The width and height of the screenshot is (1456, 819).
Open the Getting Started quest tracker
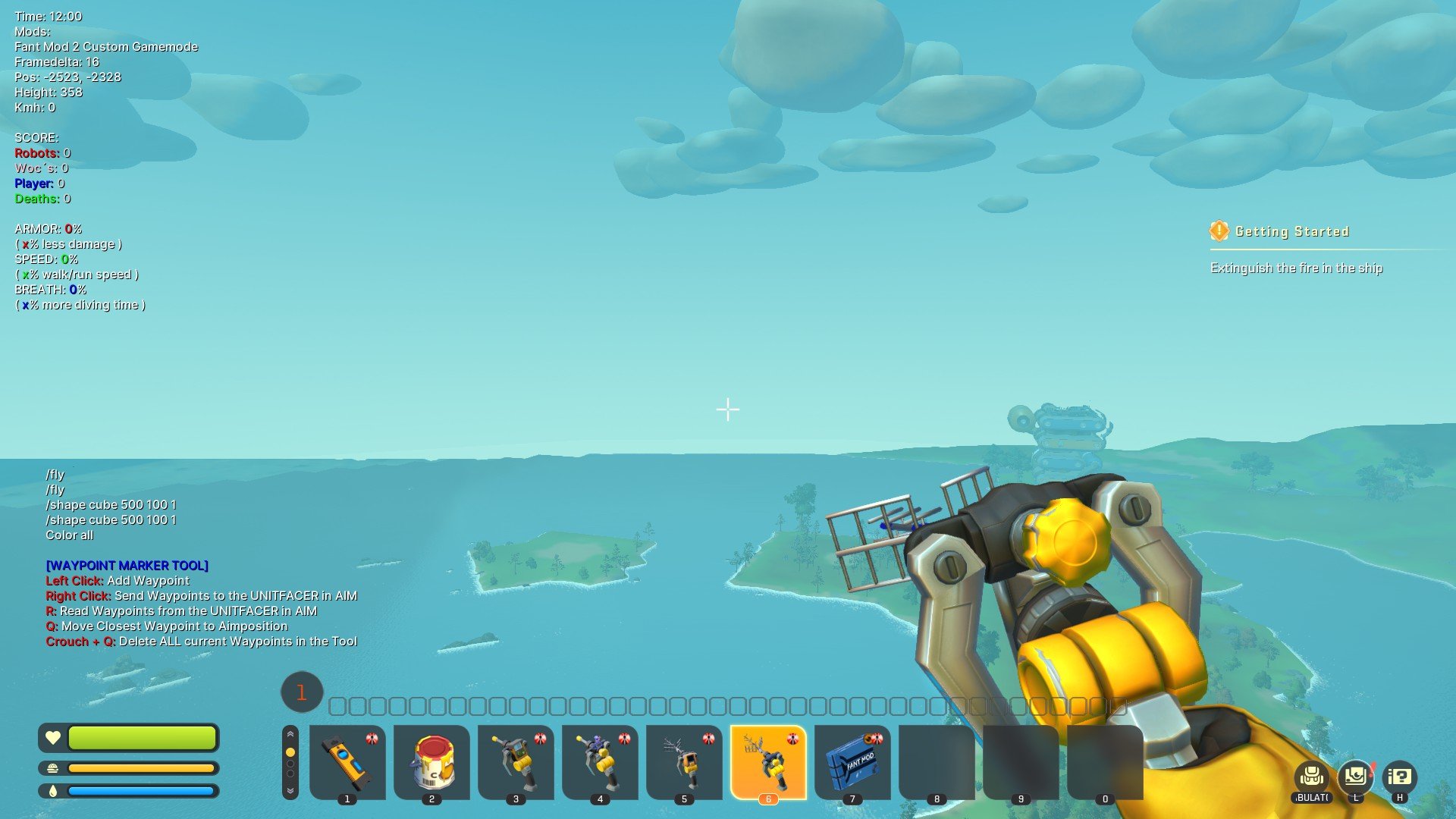[1291, 231]
